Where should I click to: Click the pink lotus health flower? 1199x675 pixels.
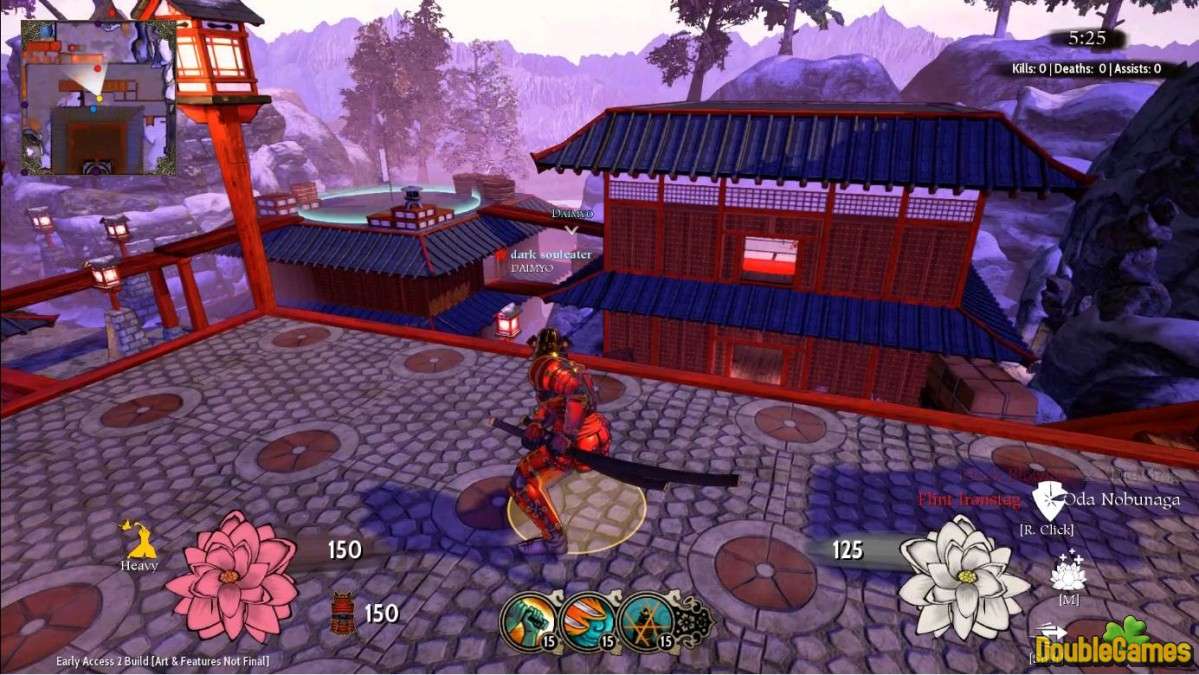(x=231, y=575)
